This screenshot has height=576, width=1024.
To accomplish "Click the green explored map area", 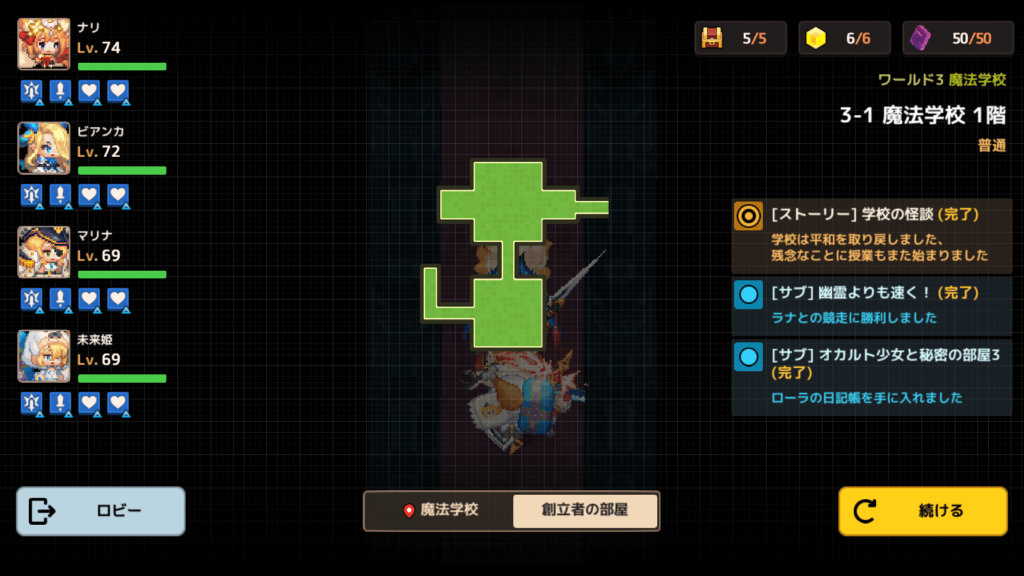I will pyautogui.click(x=508, y=205).
